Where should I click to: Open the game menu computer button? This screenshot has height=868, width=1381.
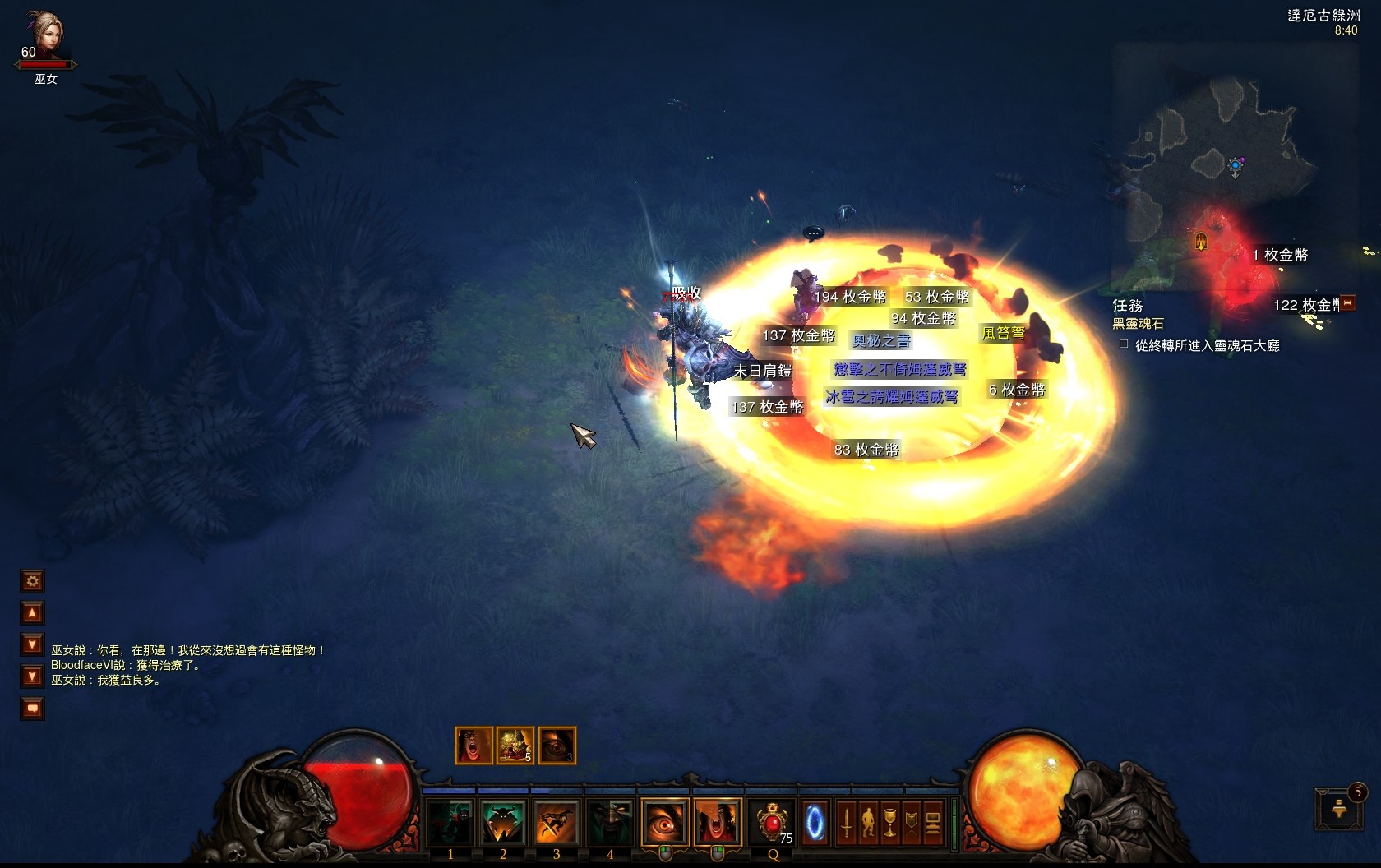[933, 823]
